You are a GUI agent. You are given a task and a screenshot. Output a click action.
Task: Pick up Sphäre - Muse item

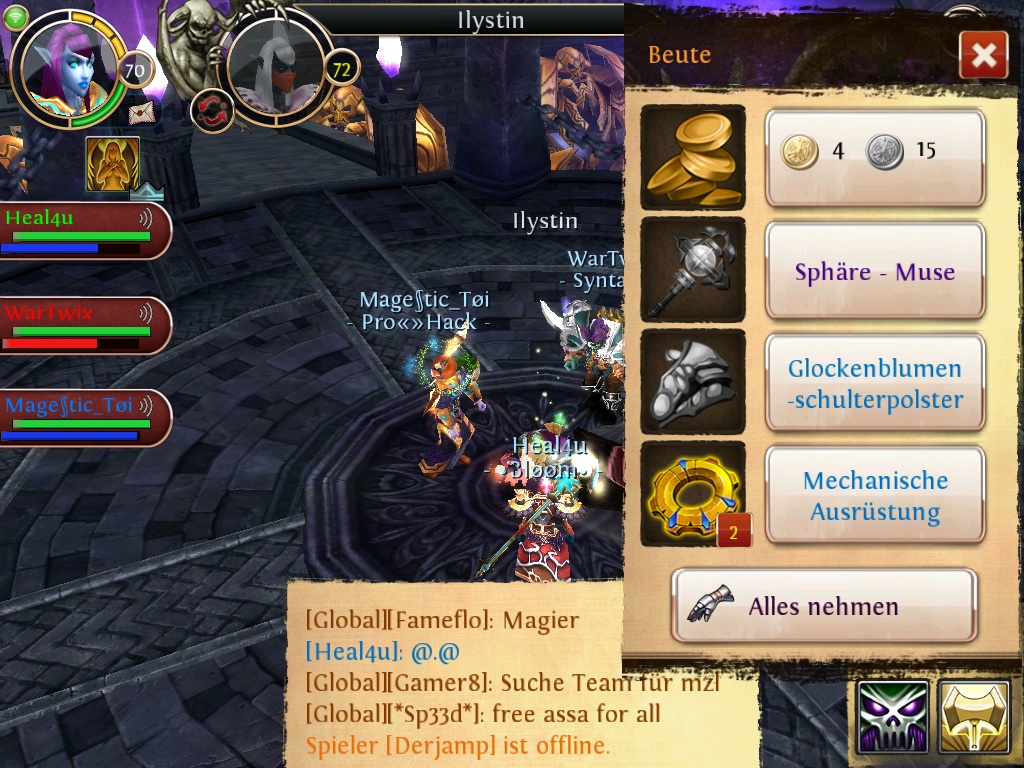coord(875,271)
